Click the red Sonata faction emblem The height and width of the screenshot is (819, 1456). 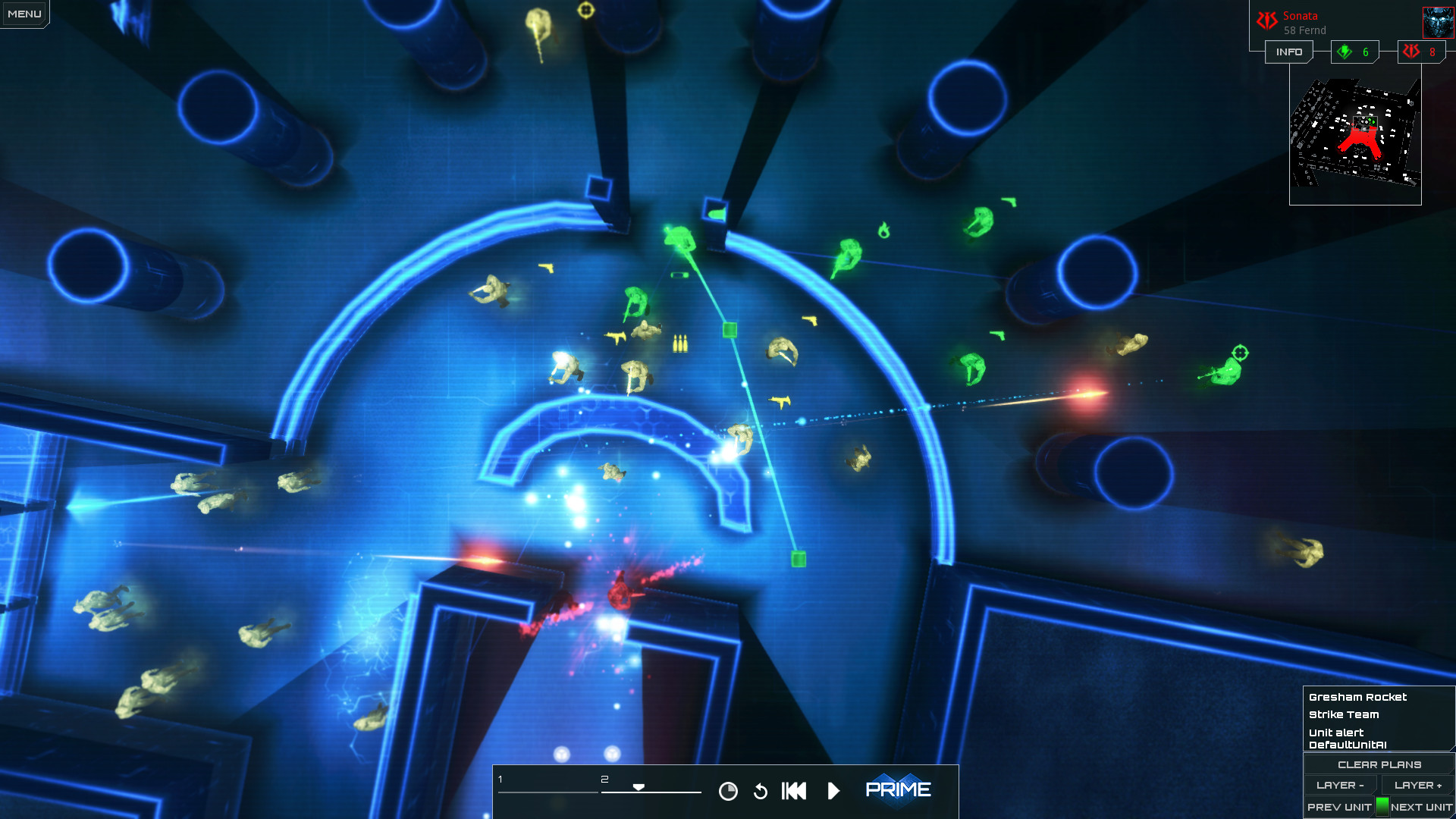point(1267,18)
